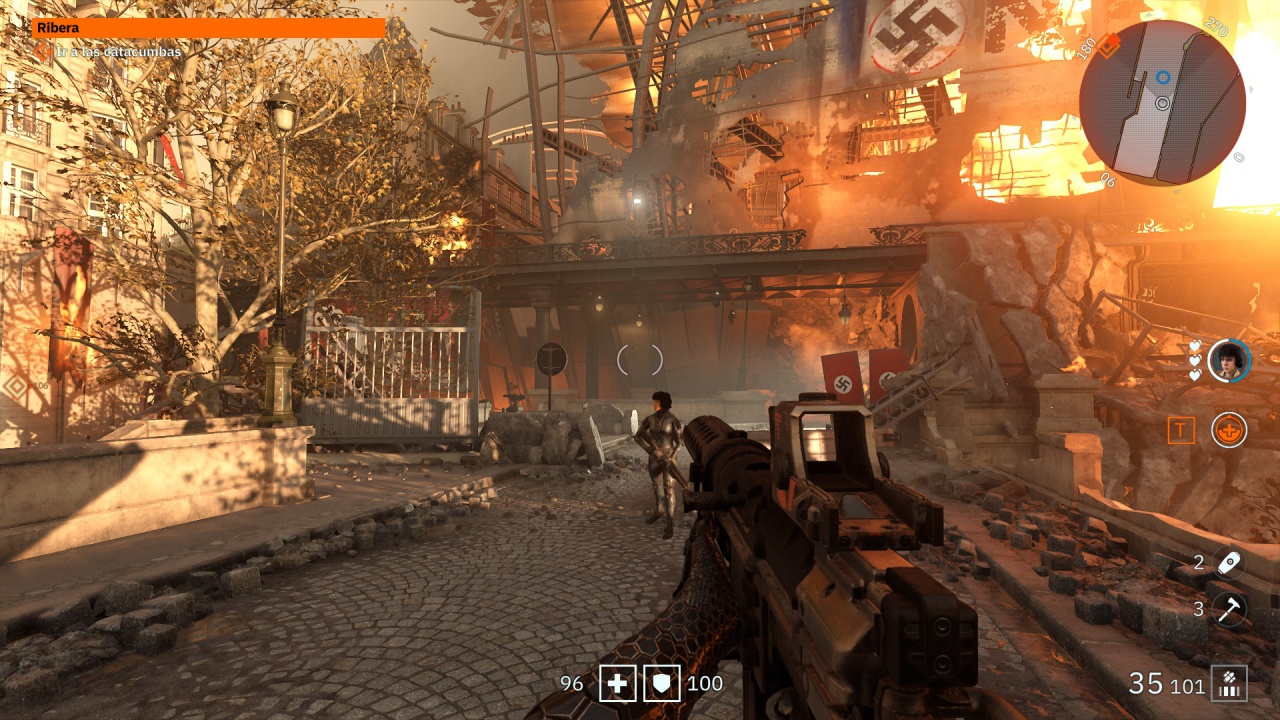This screenshot has width=1280, height=720.
Task: Choose the throwing hatchet icon
Action: pyautogui.click(x=1229, y=608)
